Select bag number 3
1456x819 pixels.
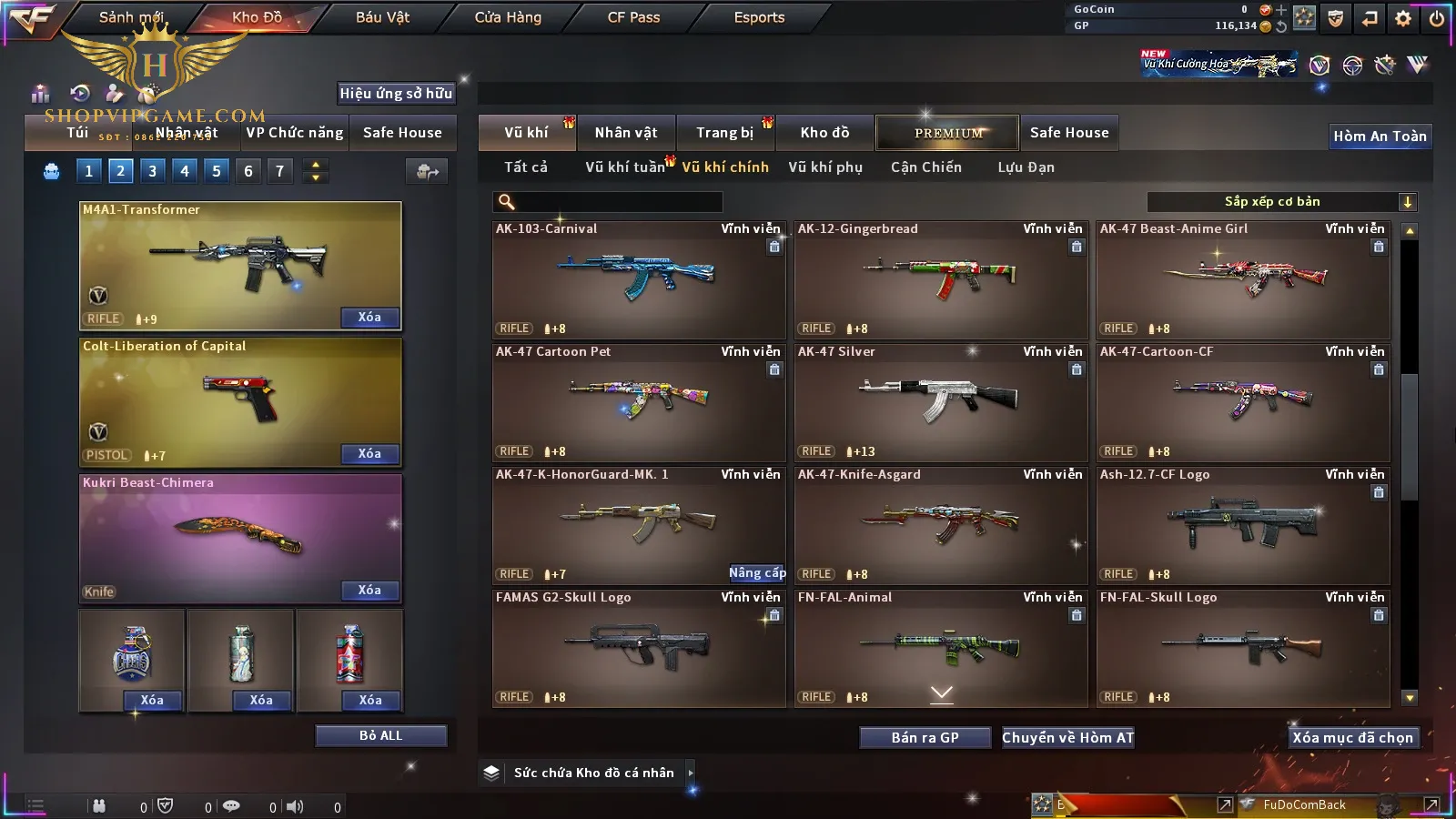click(152, 171)
